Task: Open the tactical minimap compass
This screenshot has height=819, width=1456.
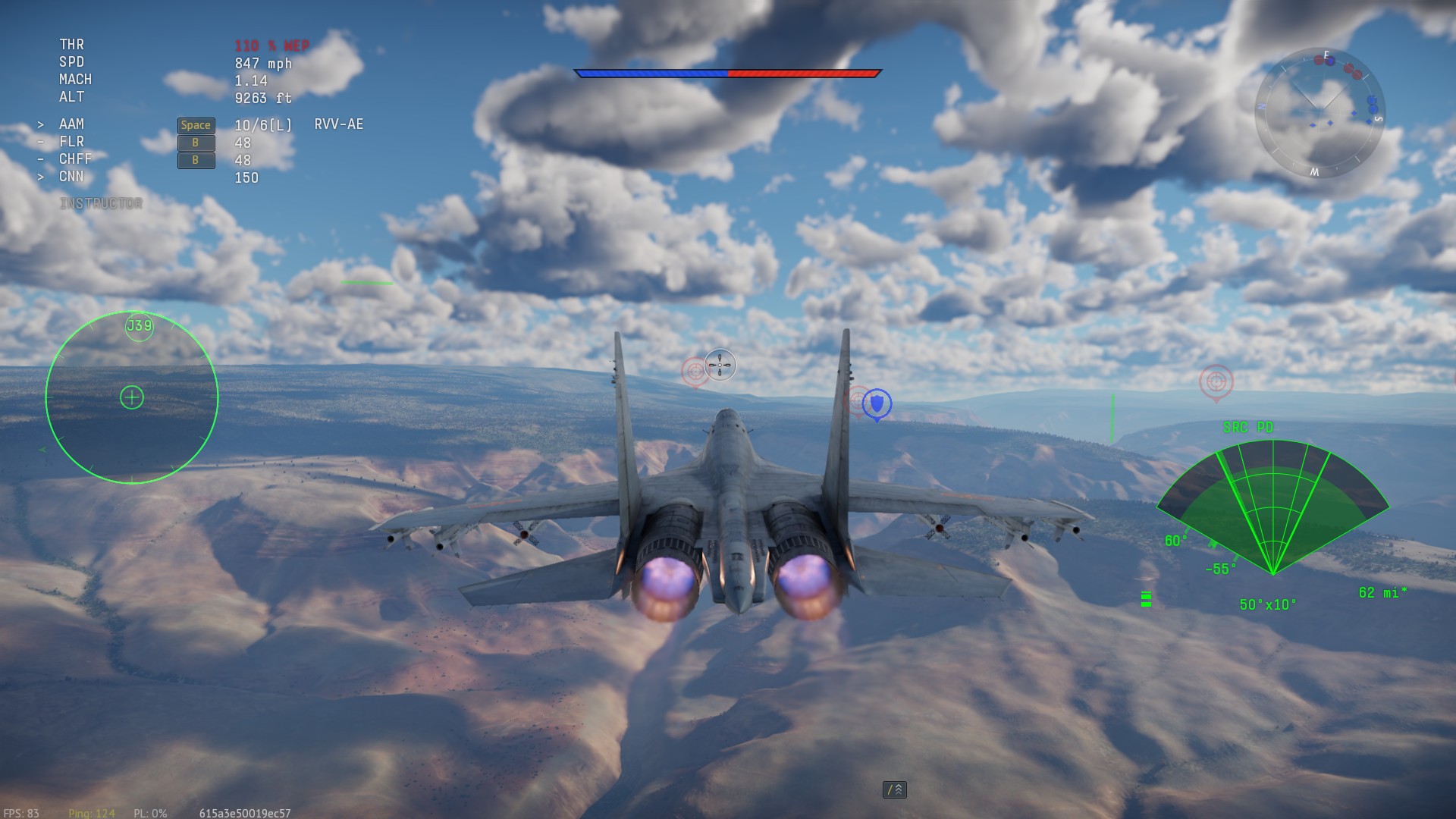Action: pyautogui.click(x=1319, y=114)
